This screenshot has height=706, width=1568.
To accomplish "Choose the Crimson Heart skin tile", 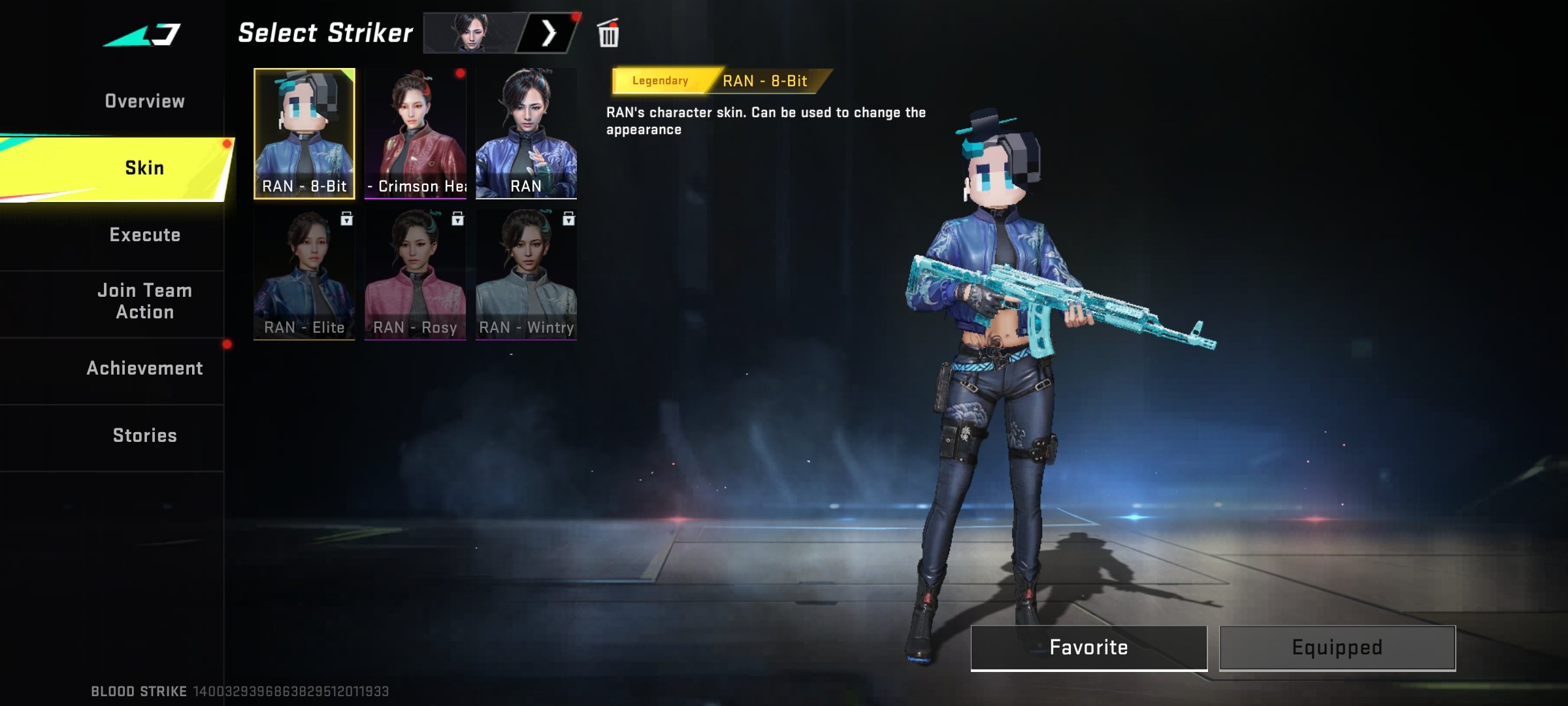I will [x=416, y=133].
